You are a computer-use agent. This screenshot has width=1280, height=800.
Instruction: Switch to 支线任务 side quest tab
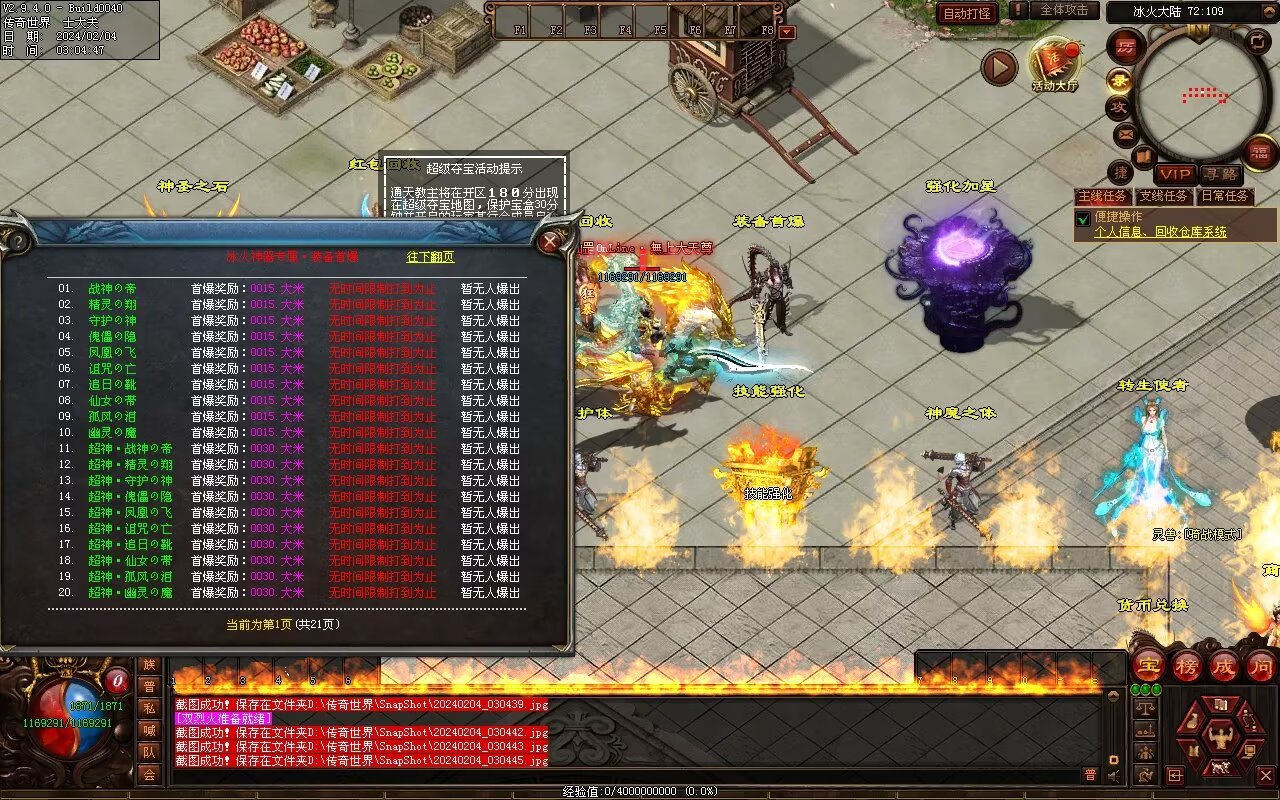pos(1165,196)
